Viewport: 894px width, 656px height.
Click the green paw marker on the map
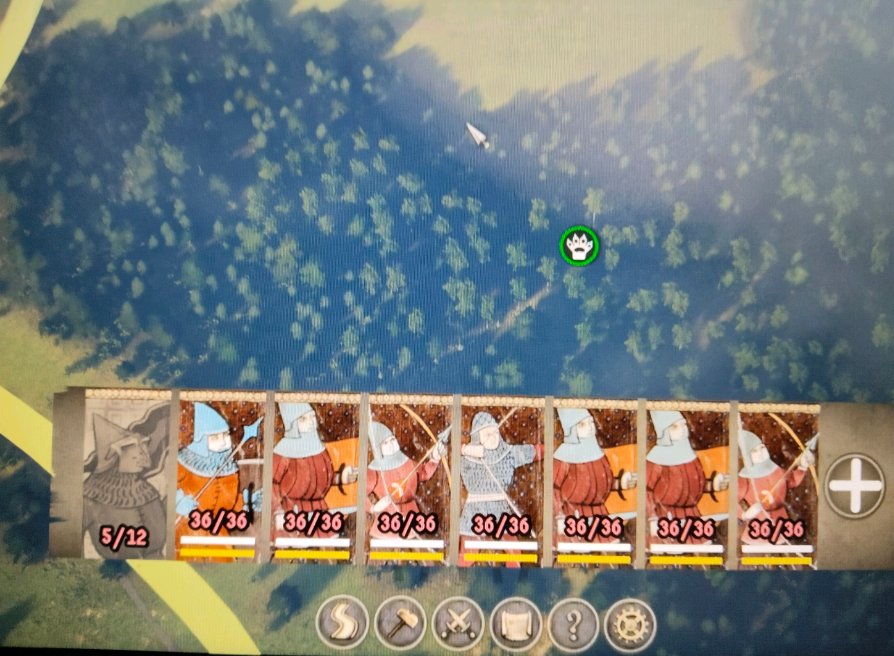click(x=579, y=245)
